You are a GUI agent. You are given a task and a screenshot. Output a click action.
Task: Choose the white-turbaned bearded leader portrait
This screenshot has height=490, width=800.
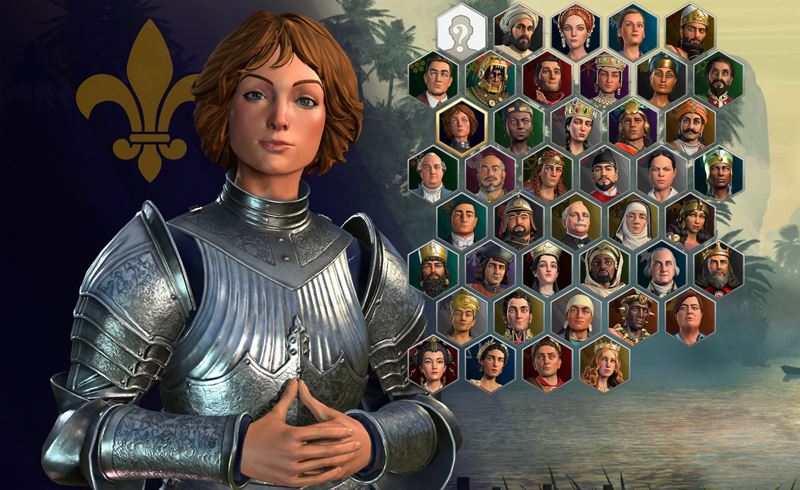pyautogui.click(x=519, y=30)
